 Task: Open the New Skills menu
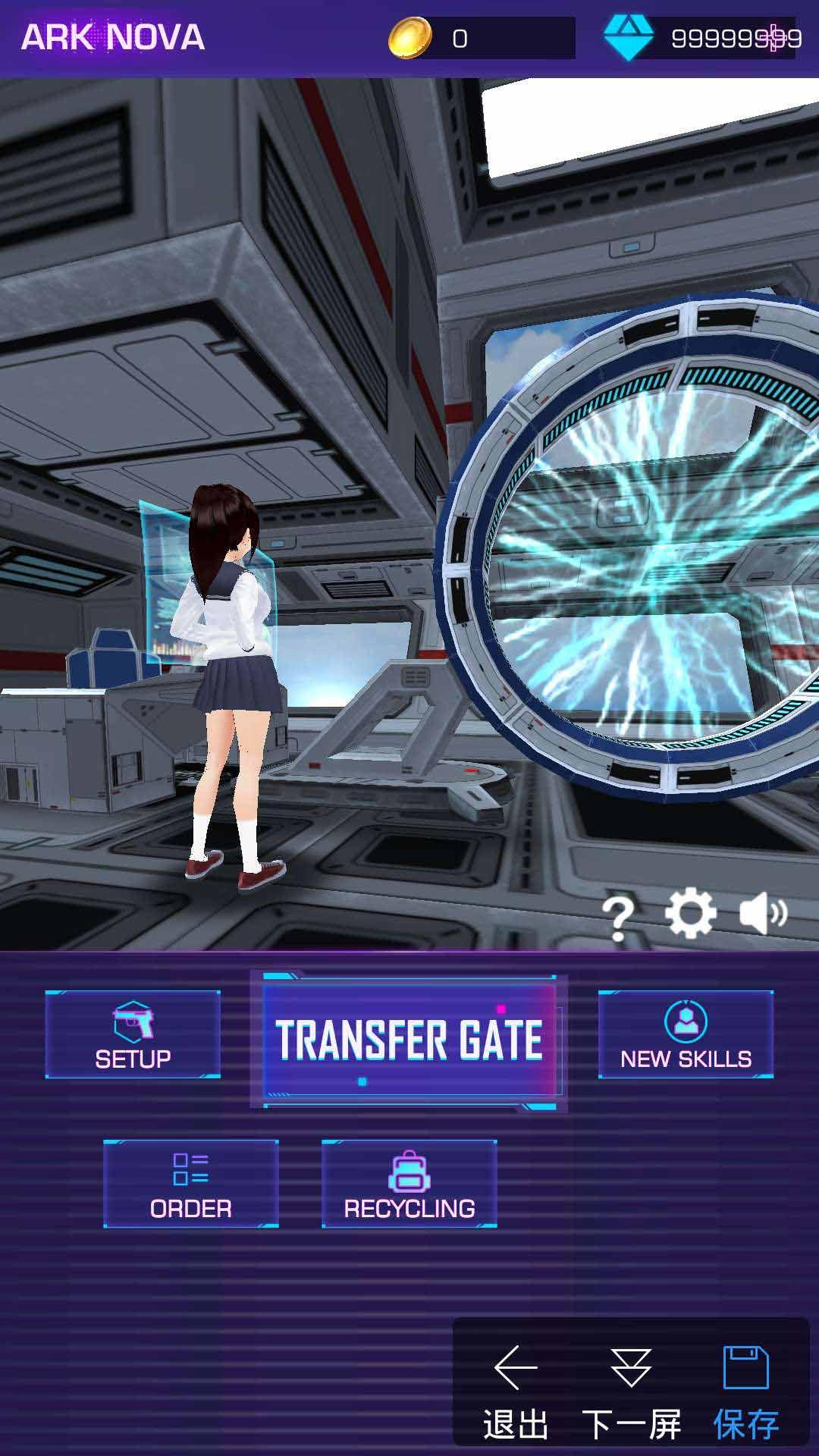click(686, 1034)
